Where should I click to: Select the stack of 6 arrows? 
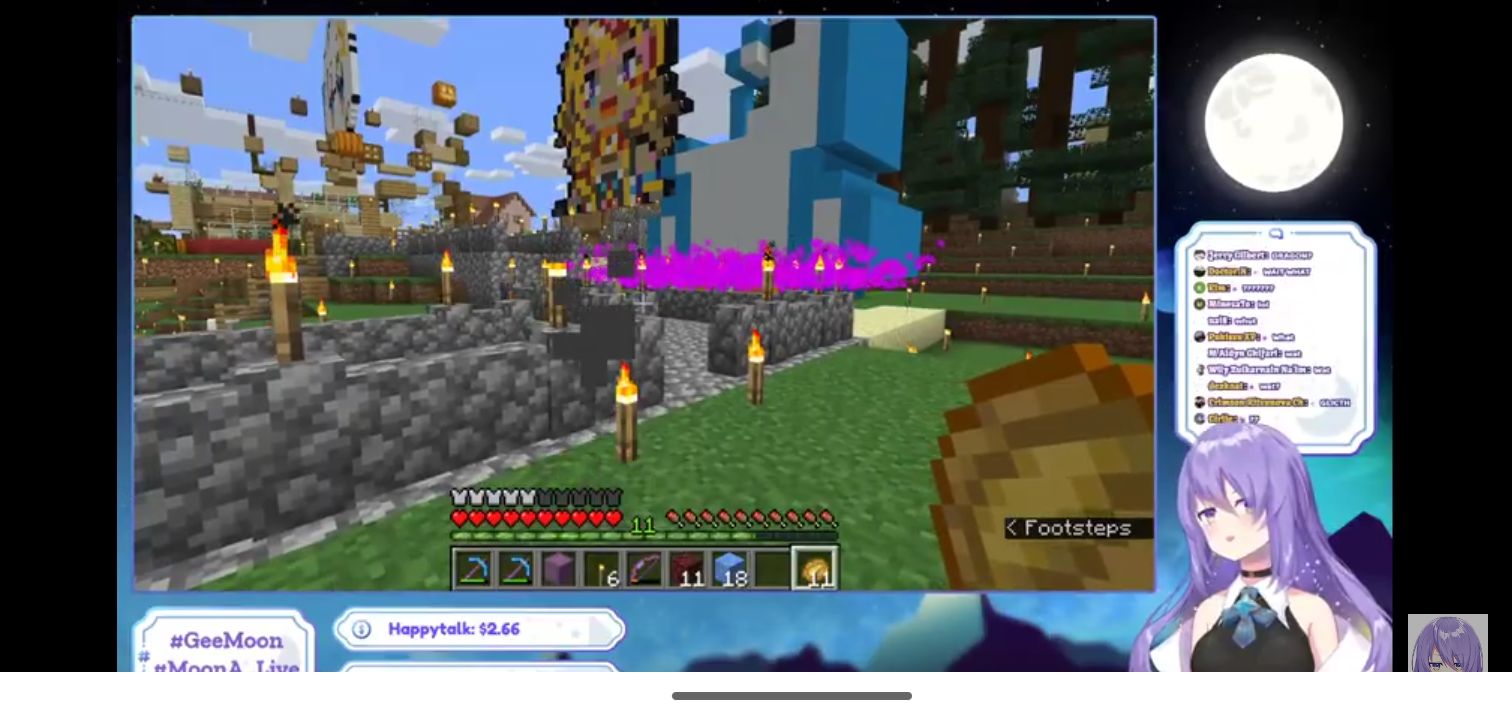tap(604, 569)
